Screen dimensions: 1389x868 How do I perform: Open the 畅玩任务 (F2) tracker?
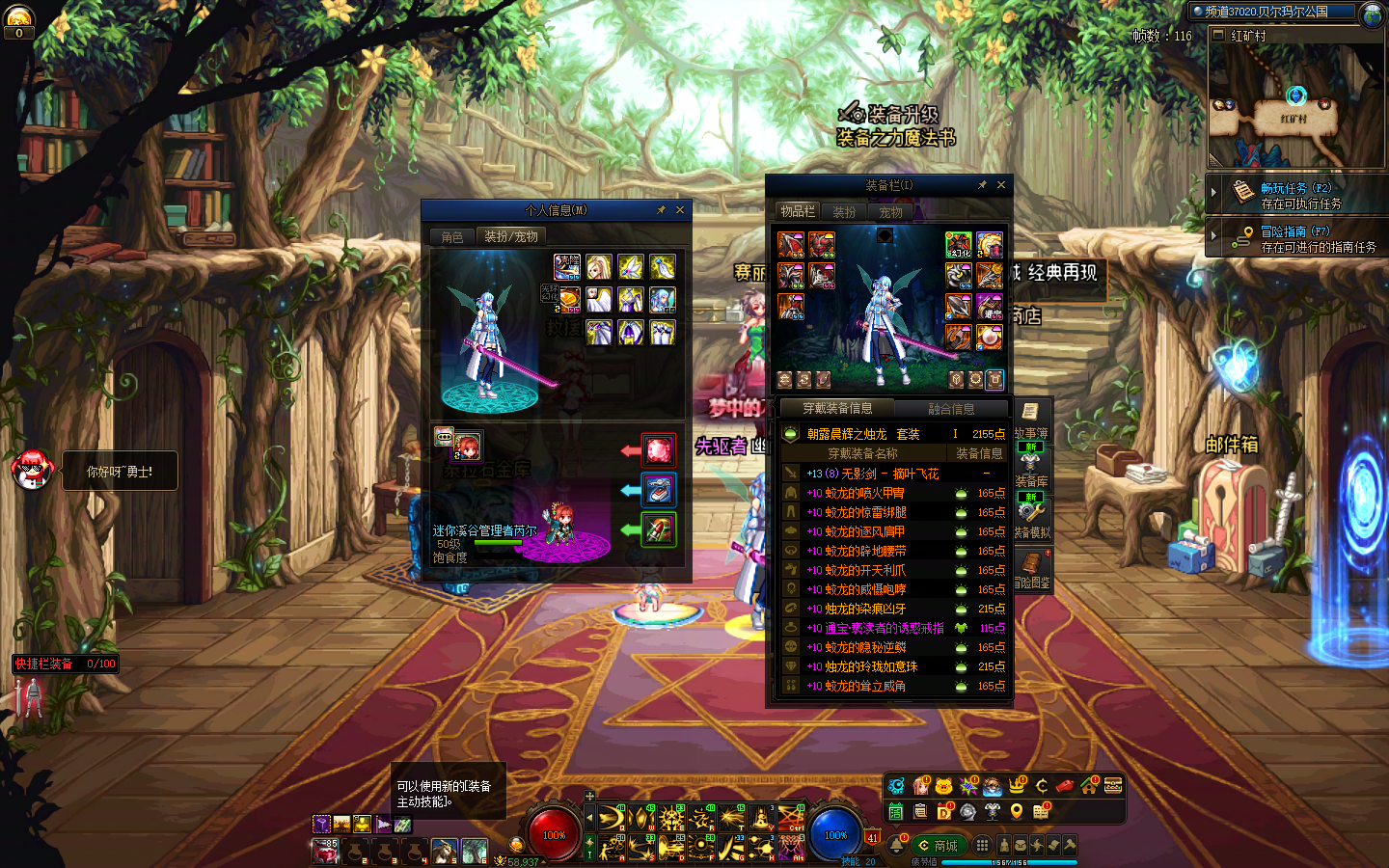pos(1295,196)
